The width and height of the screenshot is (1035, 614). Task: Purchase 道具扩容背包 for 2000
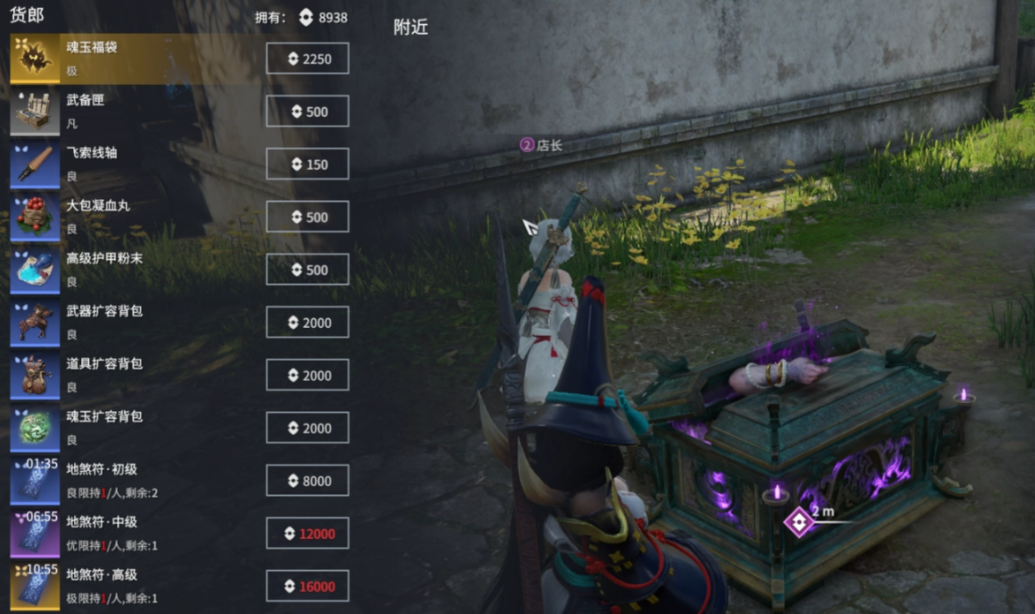coord(307,375)
